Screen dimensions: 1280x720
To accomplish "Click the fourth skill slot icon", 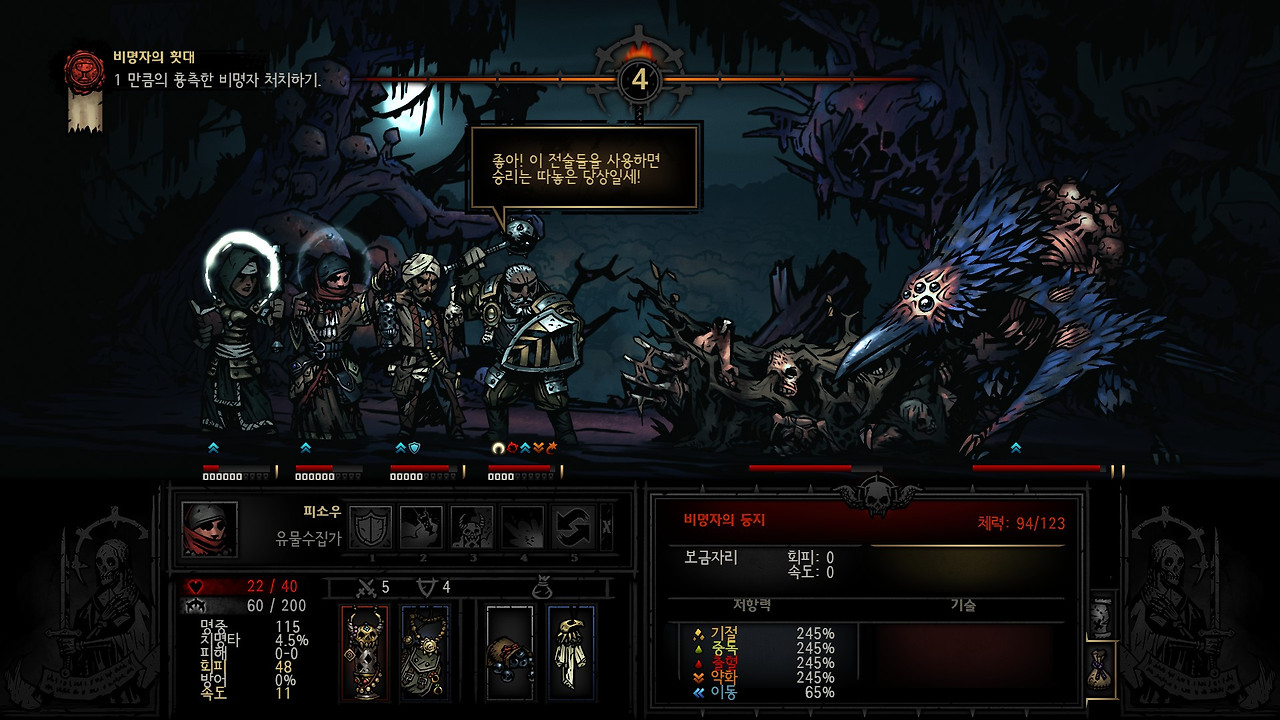I will pos(522,526).
